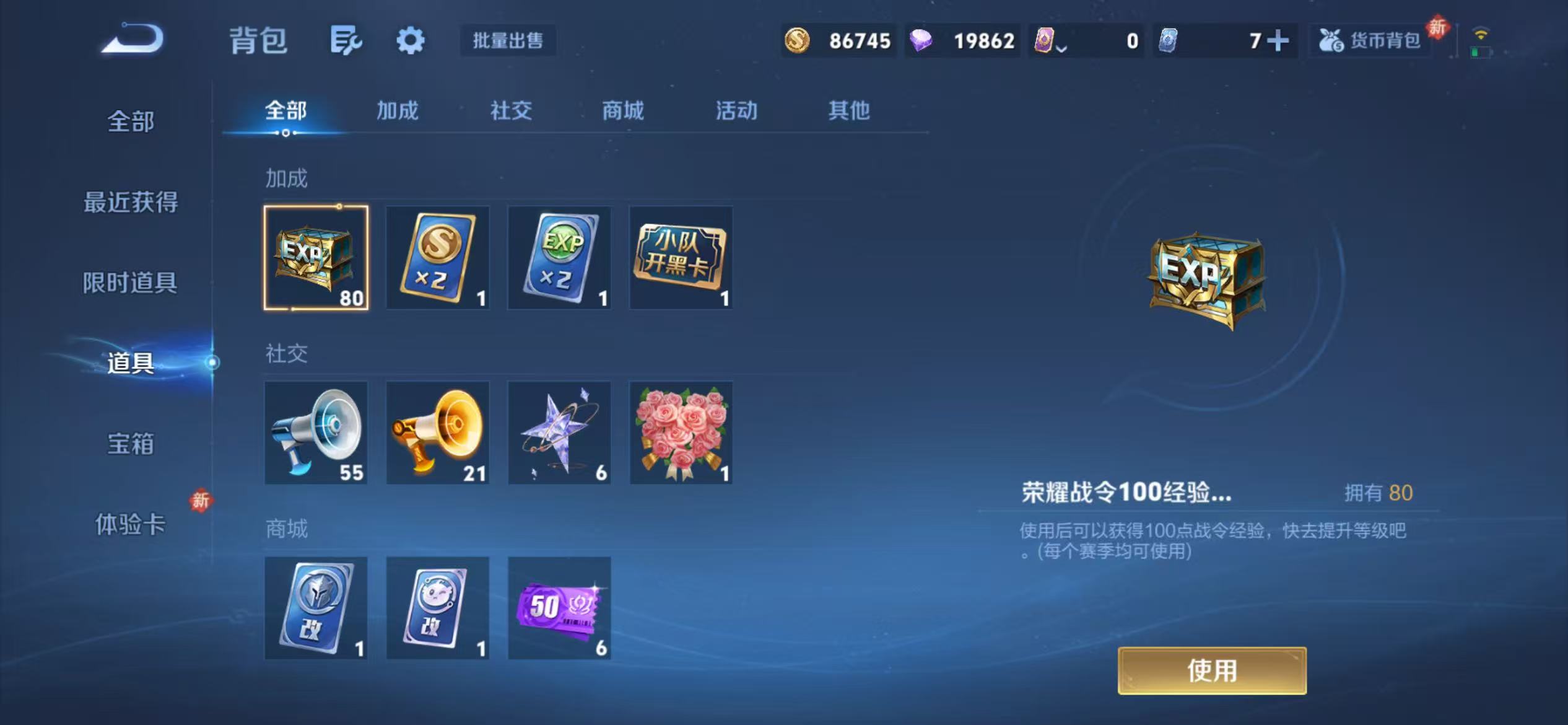The image size is (1568, 725).
Task: Select the 小队开黑卡 team card
Action: coord(681,257)
